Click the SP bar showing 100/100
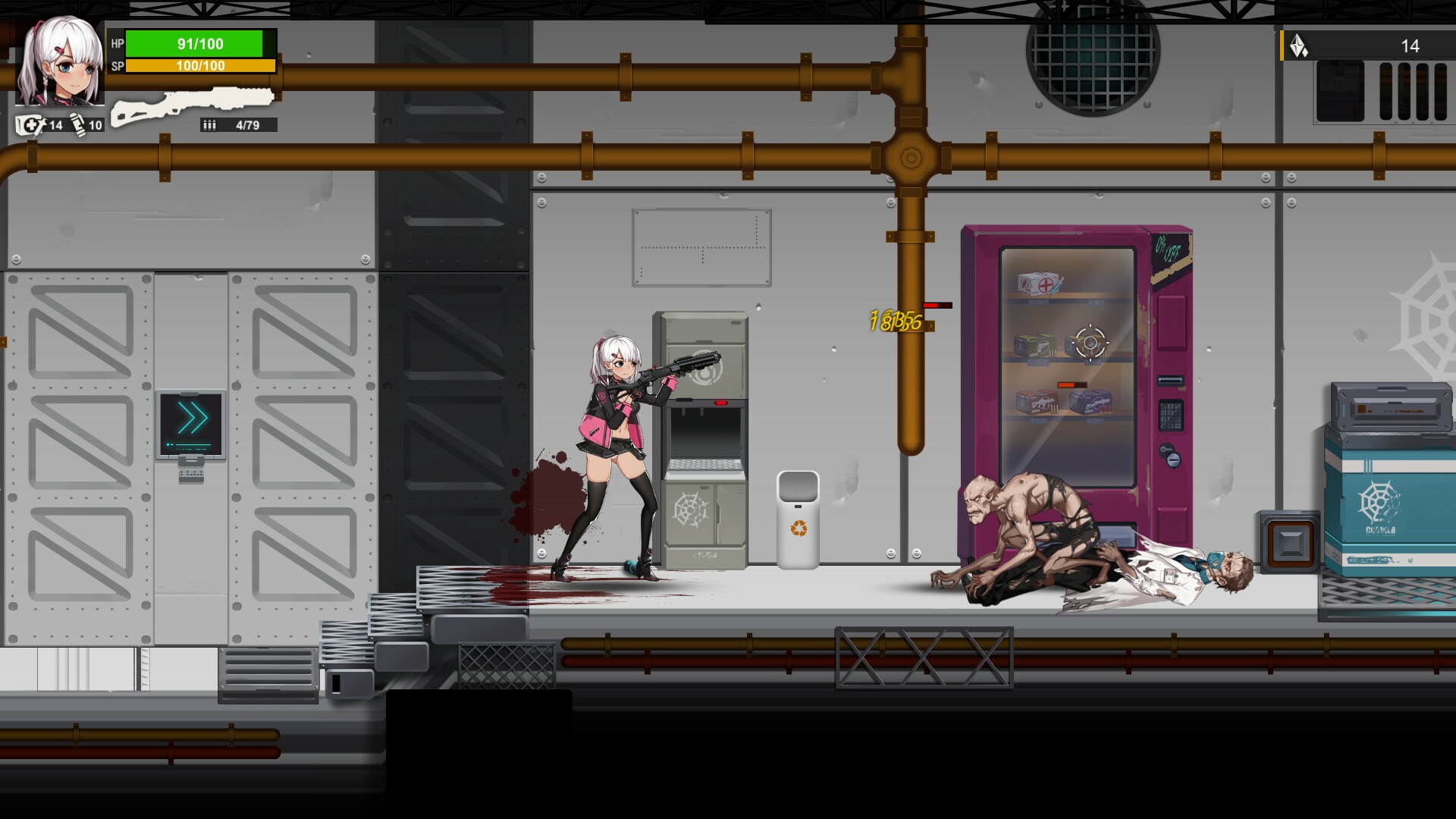This screenshot has width=1456, height=819. 199,66
